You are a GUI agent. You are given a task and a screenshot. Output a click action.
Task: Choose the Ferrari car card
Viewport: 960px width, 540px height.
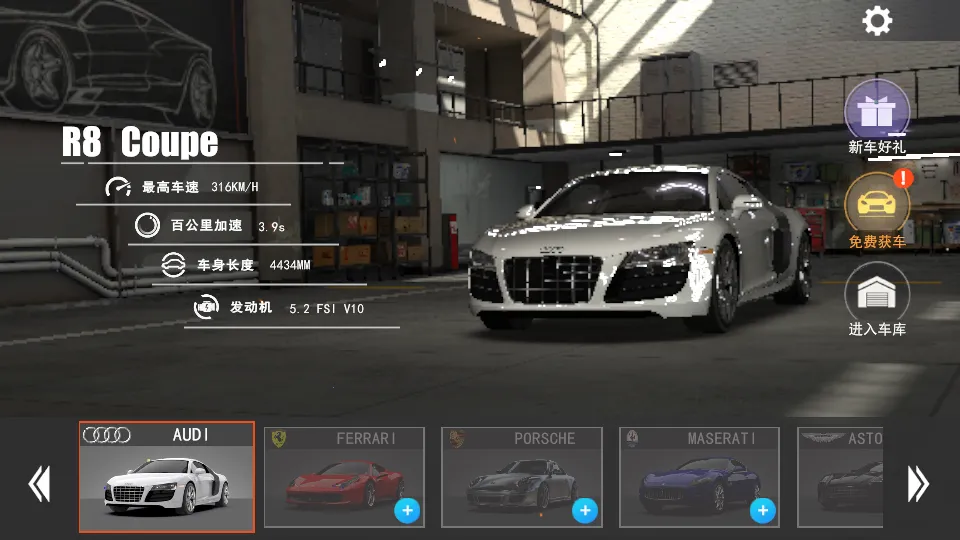(x=344, y=477)
